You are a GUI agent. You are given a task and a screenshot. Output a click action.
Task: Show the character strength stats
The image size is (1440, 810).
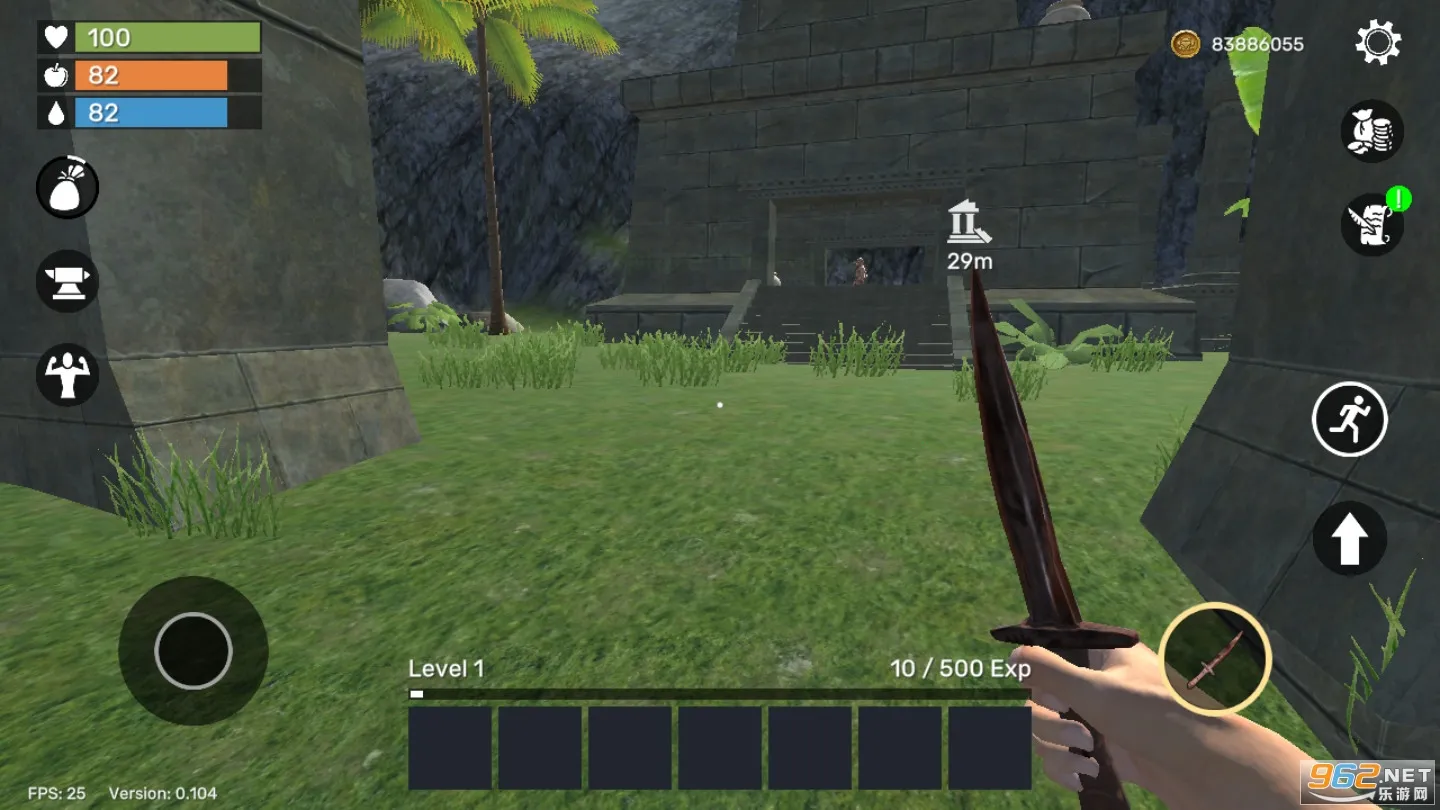(x=68, y=375)
